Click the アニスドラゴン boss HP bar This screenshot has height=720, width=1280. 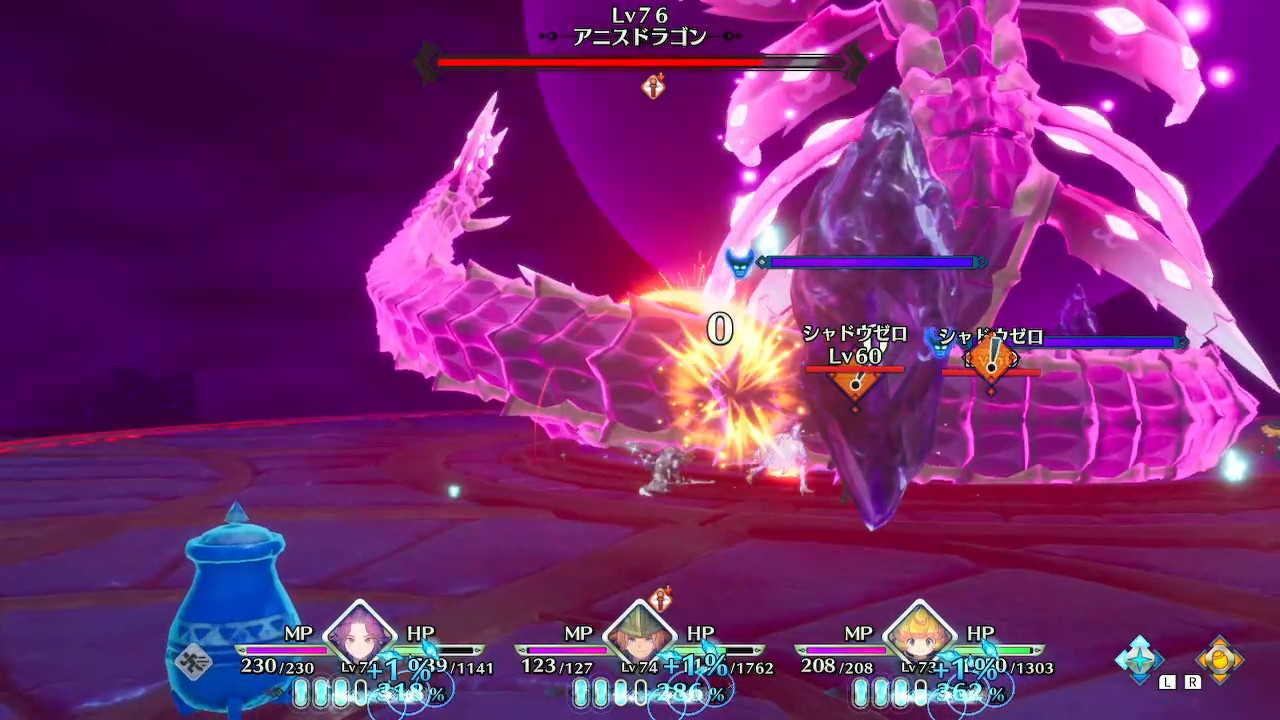tap(640, 63)
